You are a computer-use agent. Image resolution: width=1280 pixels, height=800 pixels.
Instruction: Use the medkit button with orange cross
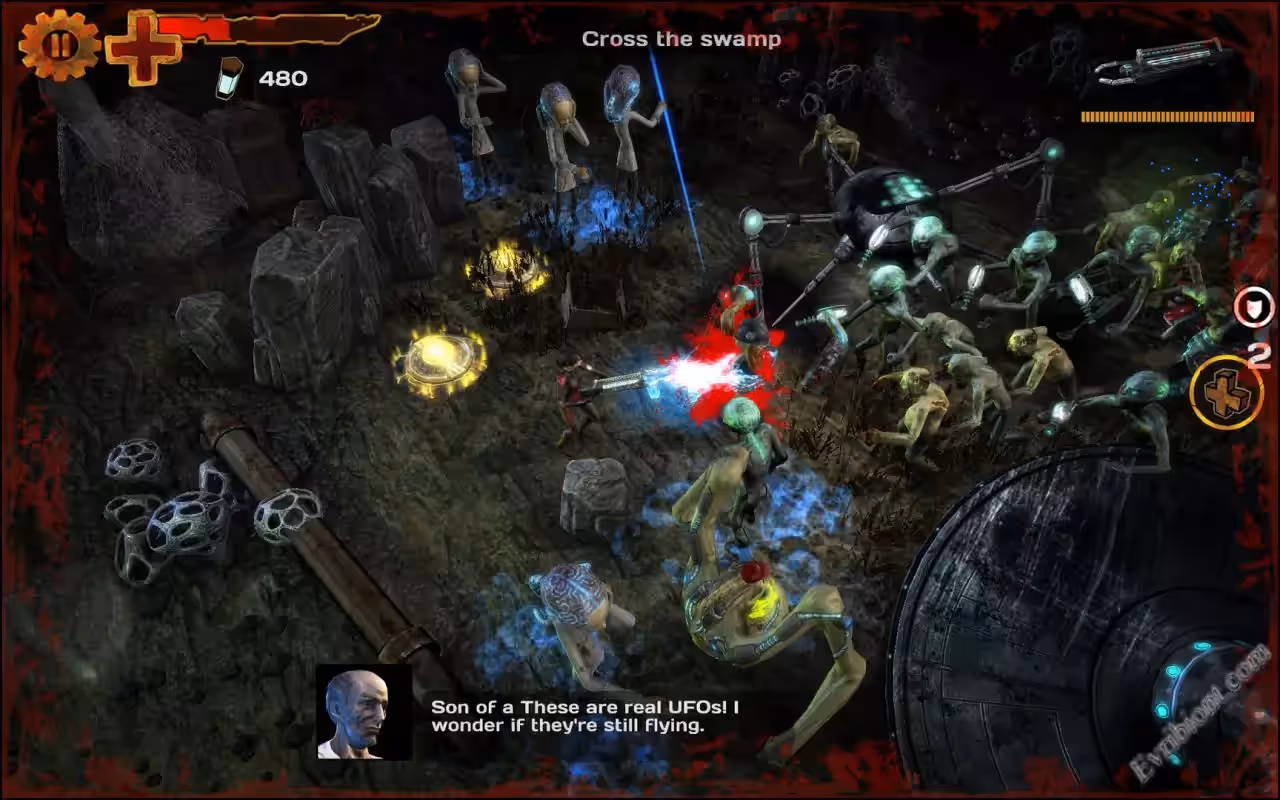coord(1226,392)
